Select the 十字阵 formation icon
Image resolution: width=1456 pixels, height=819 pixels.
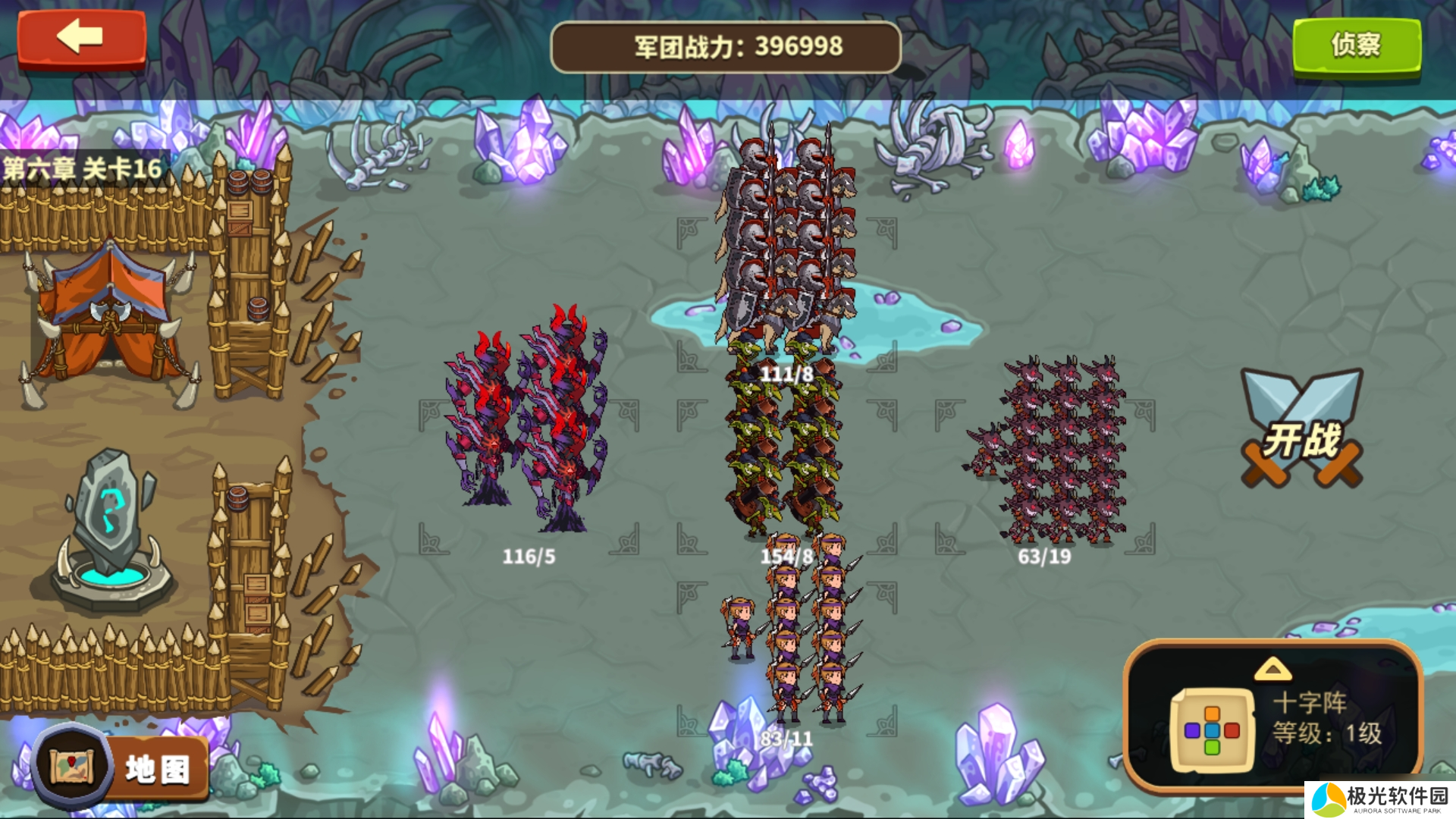(1211, 730)
